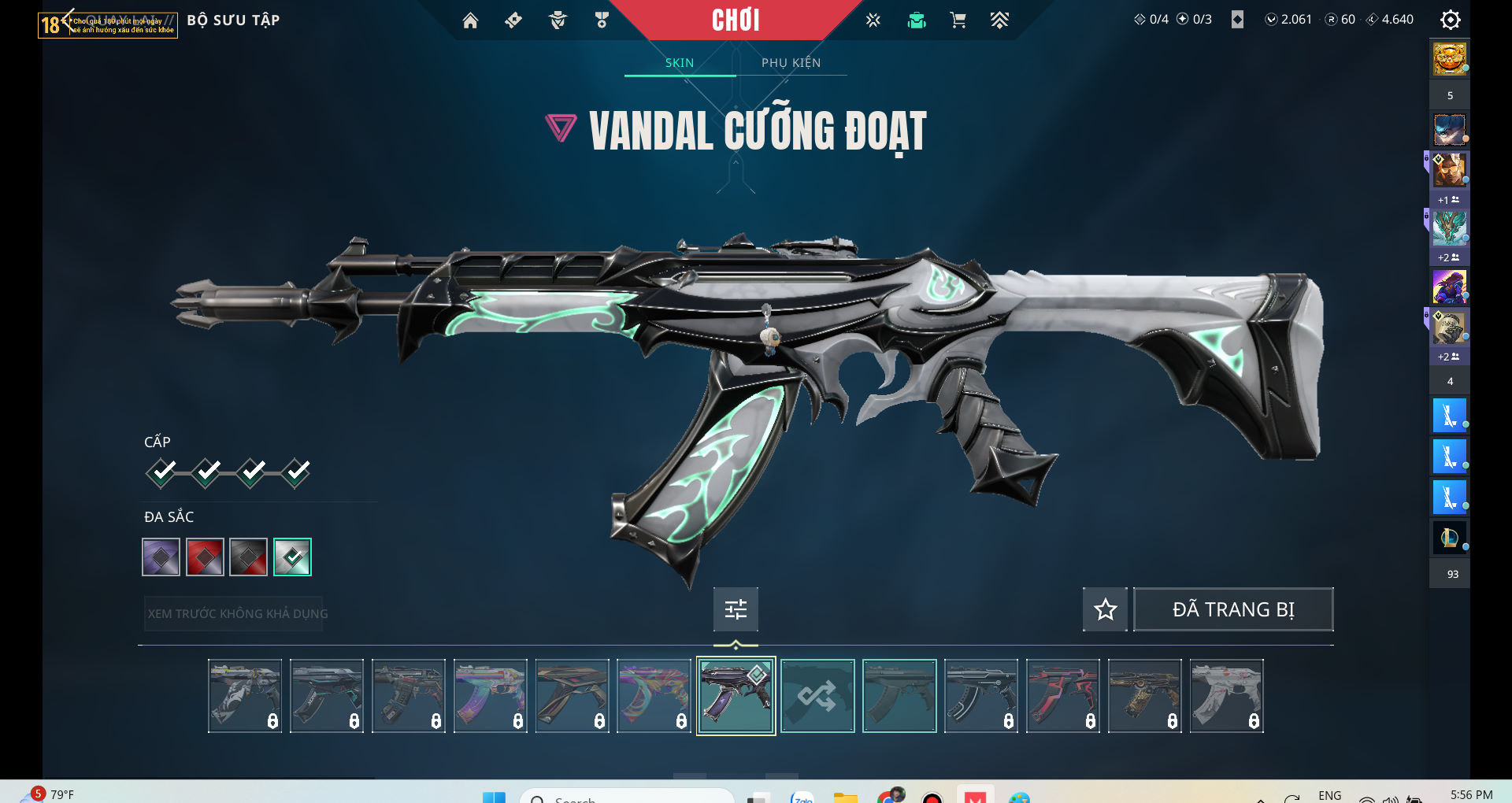
Task: Select the teal-white chroma with checkmark
Action: coord(292,557)
